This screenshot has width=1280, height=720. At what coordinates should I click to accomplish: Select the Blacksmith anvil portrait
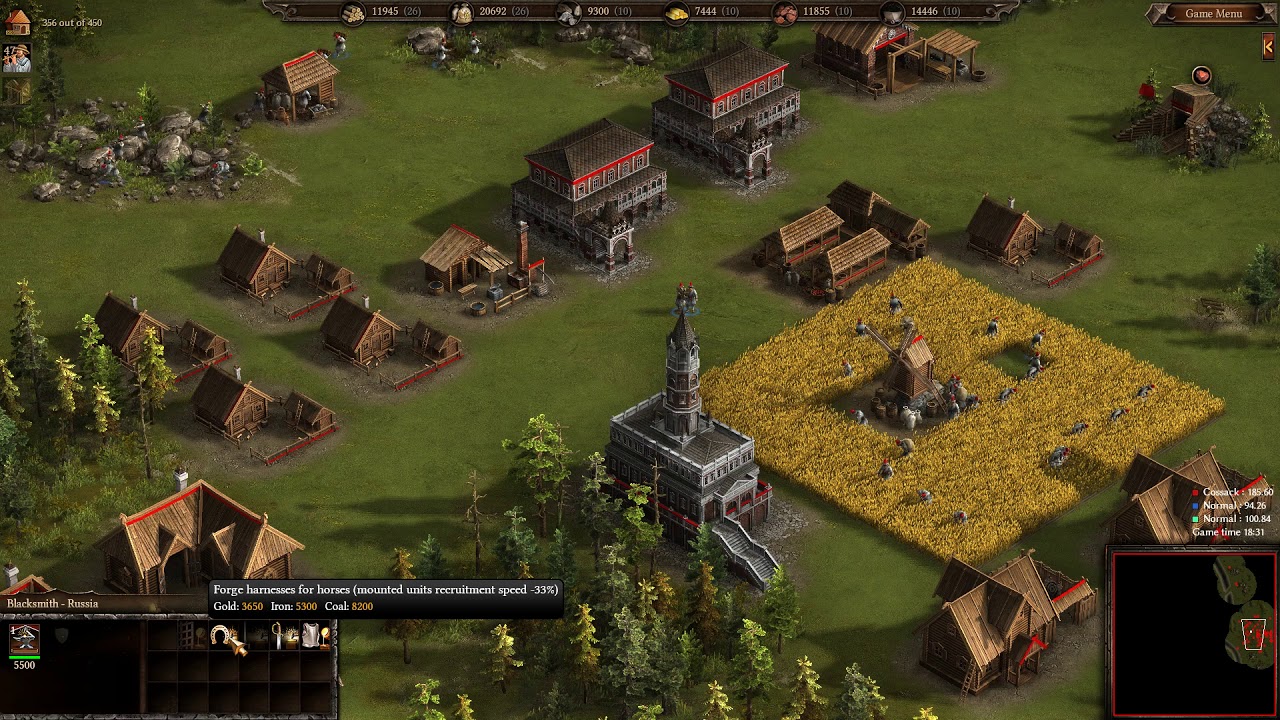tap(24, 638)
